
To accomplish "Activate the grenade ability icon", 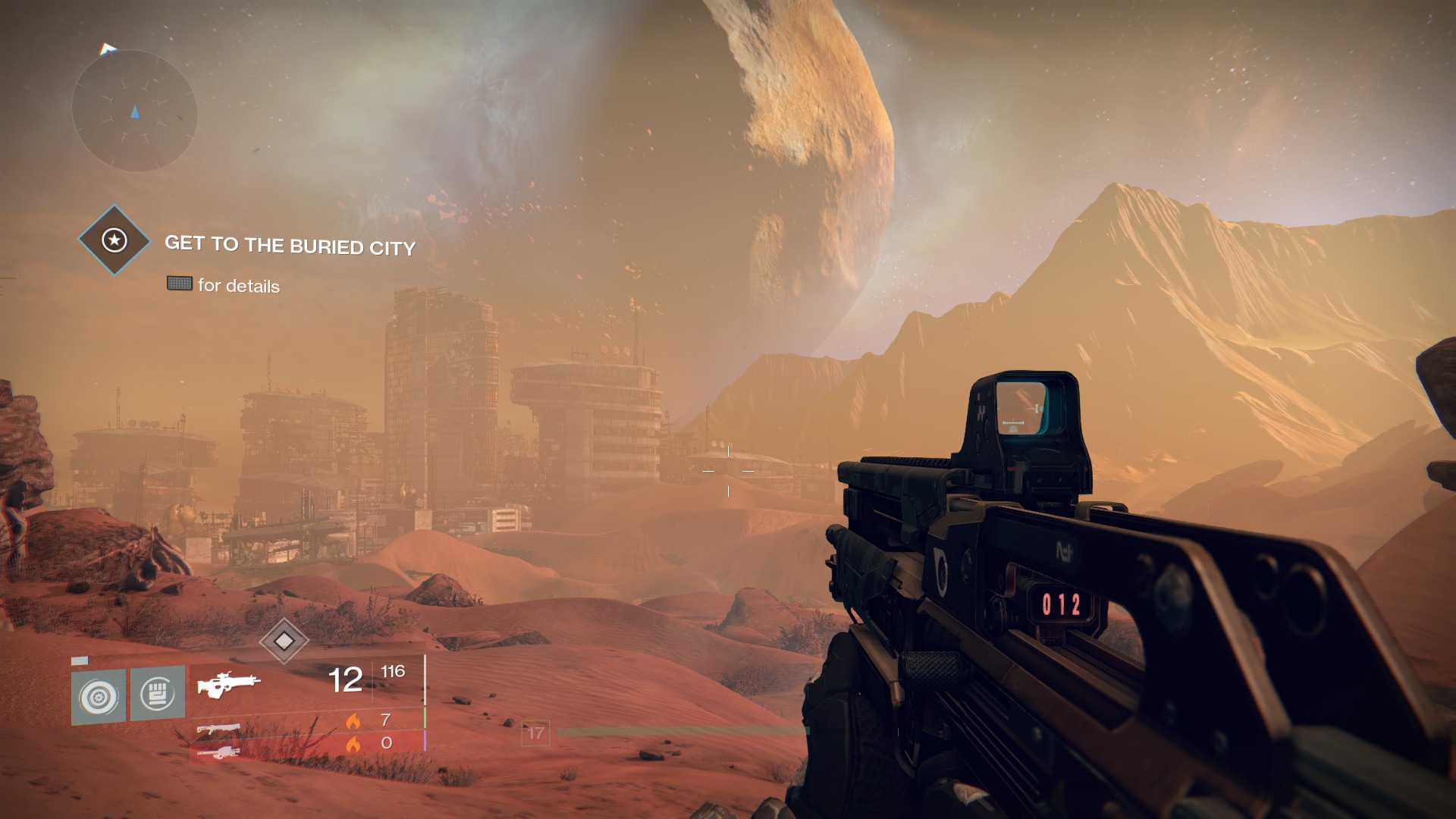I will tap(99, 696).
